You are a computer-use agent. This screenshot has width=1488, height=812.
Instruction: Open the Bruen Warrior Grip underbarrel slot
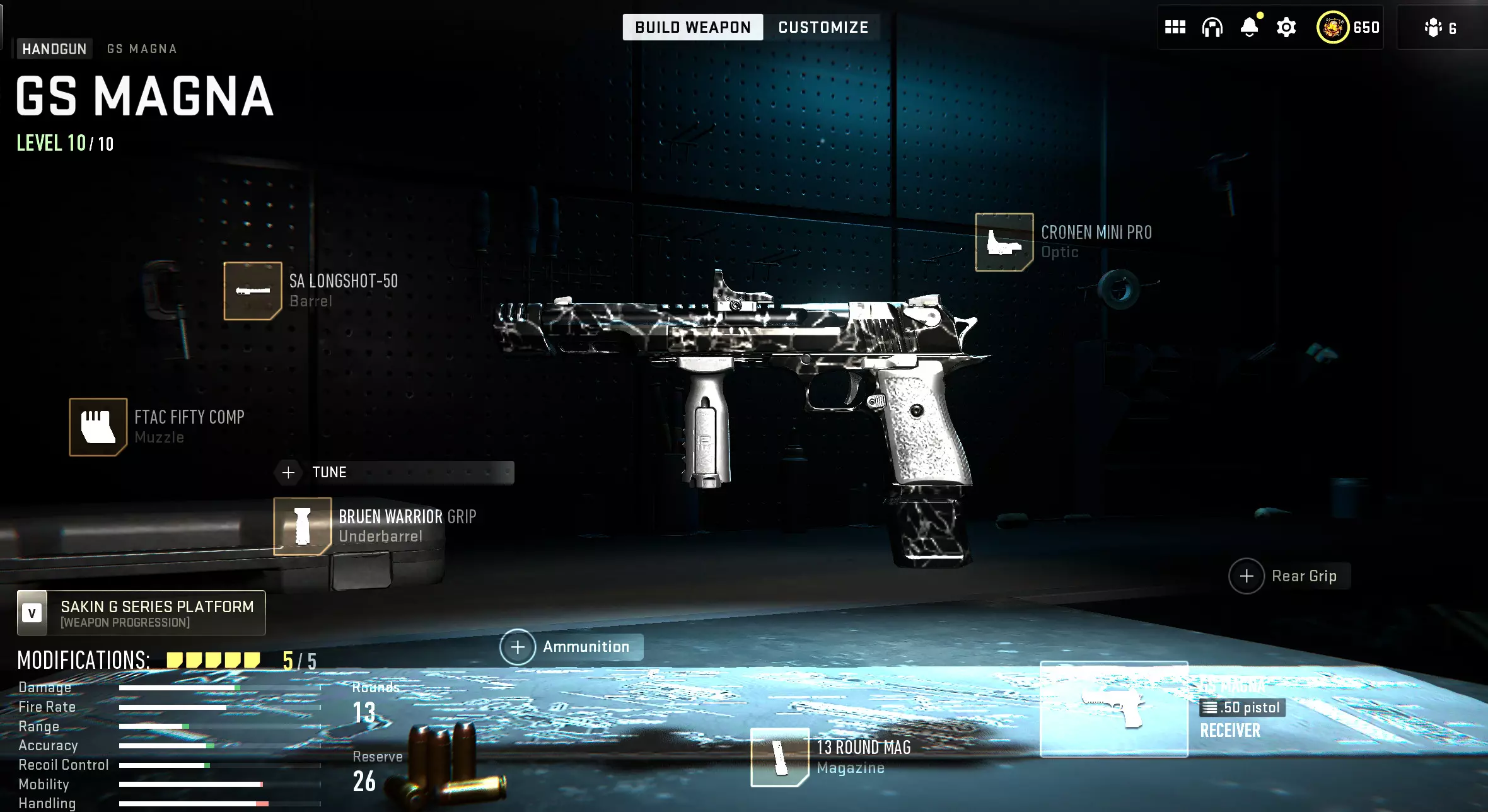tap(303, 526)
